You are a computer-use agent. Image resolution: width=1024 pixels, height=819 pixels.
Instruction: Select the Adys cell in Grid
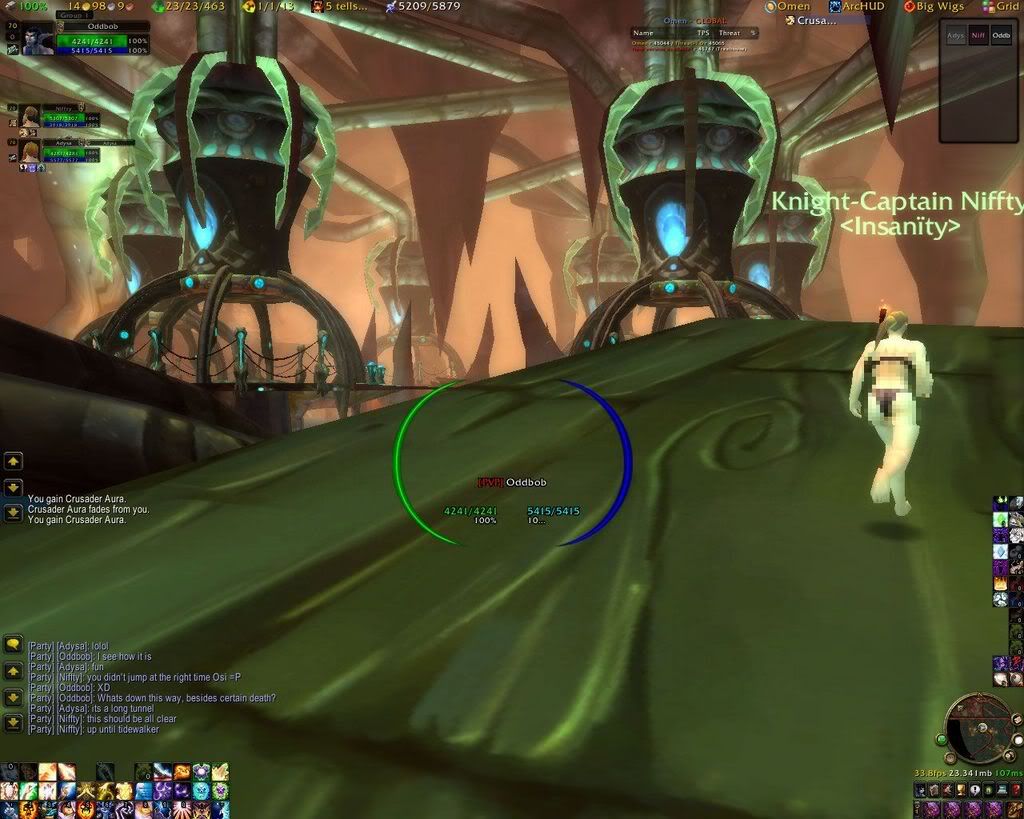point(956,35)
